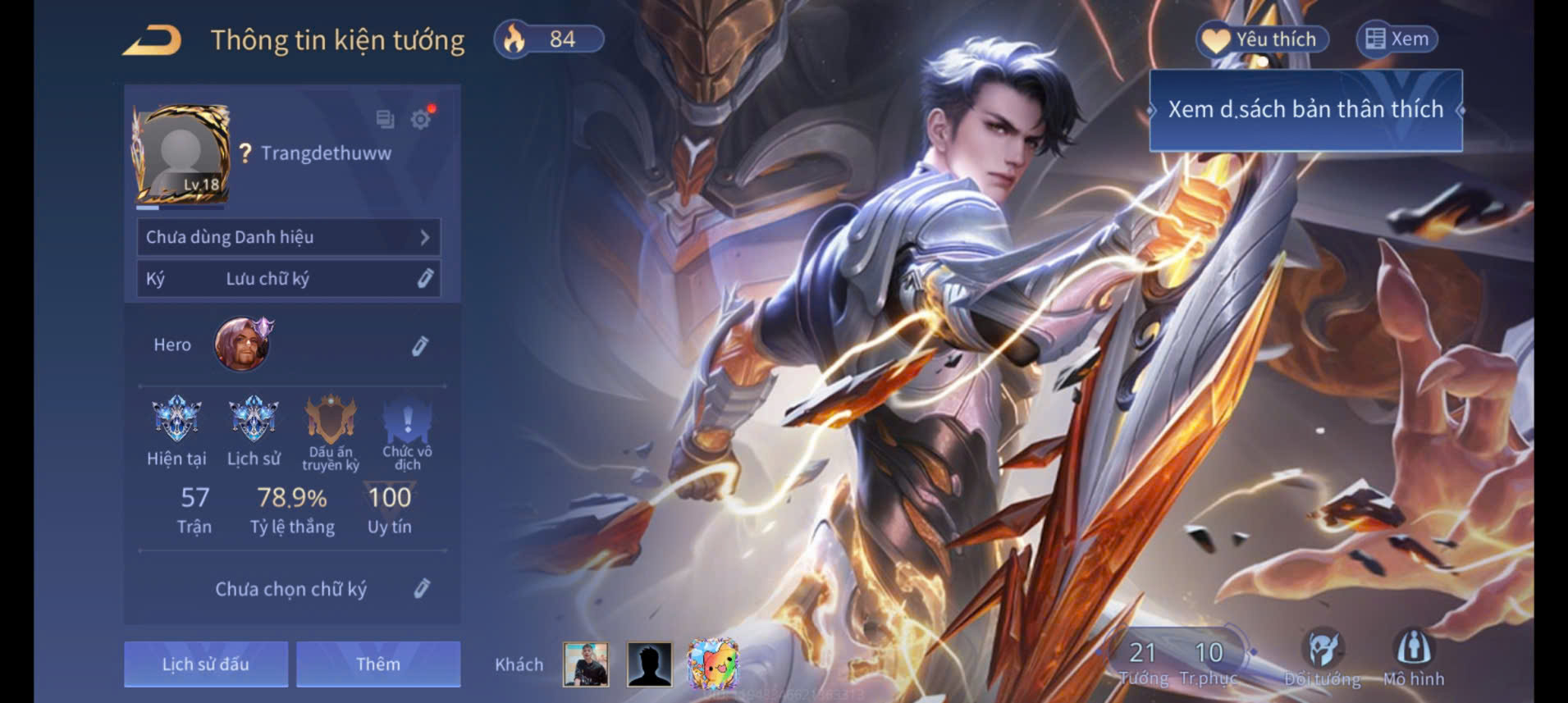
Task: Open the Chưa dùng Danh hiệu row
Action: coord(288,237)
